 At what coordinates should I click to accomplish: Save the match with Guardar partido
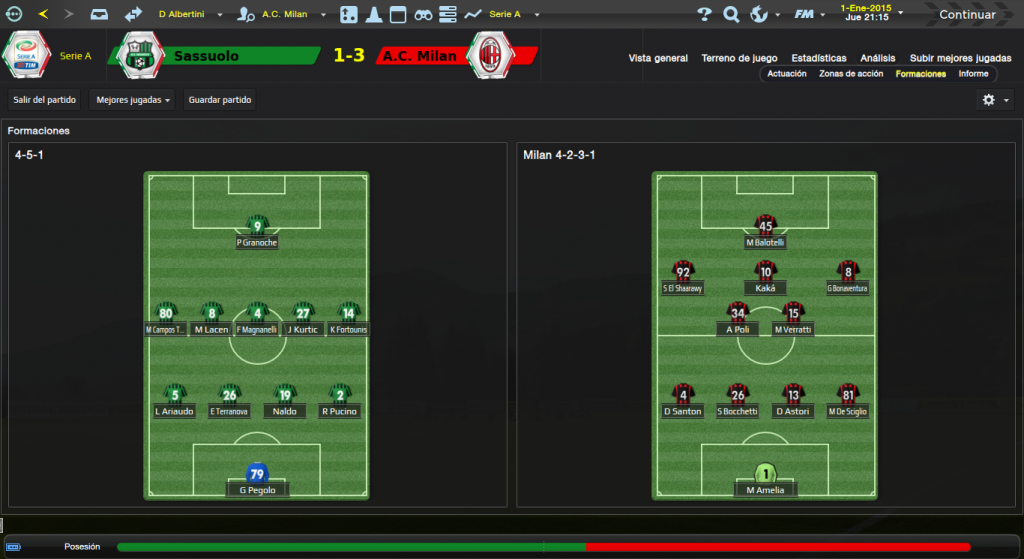220,100
